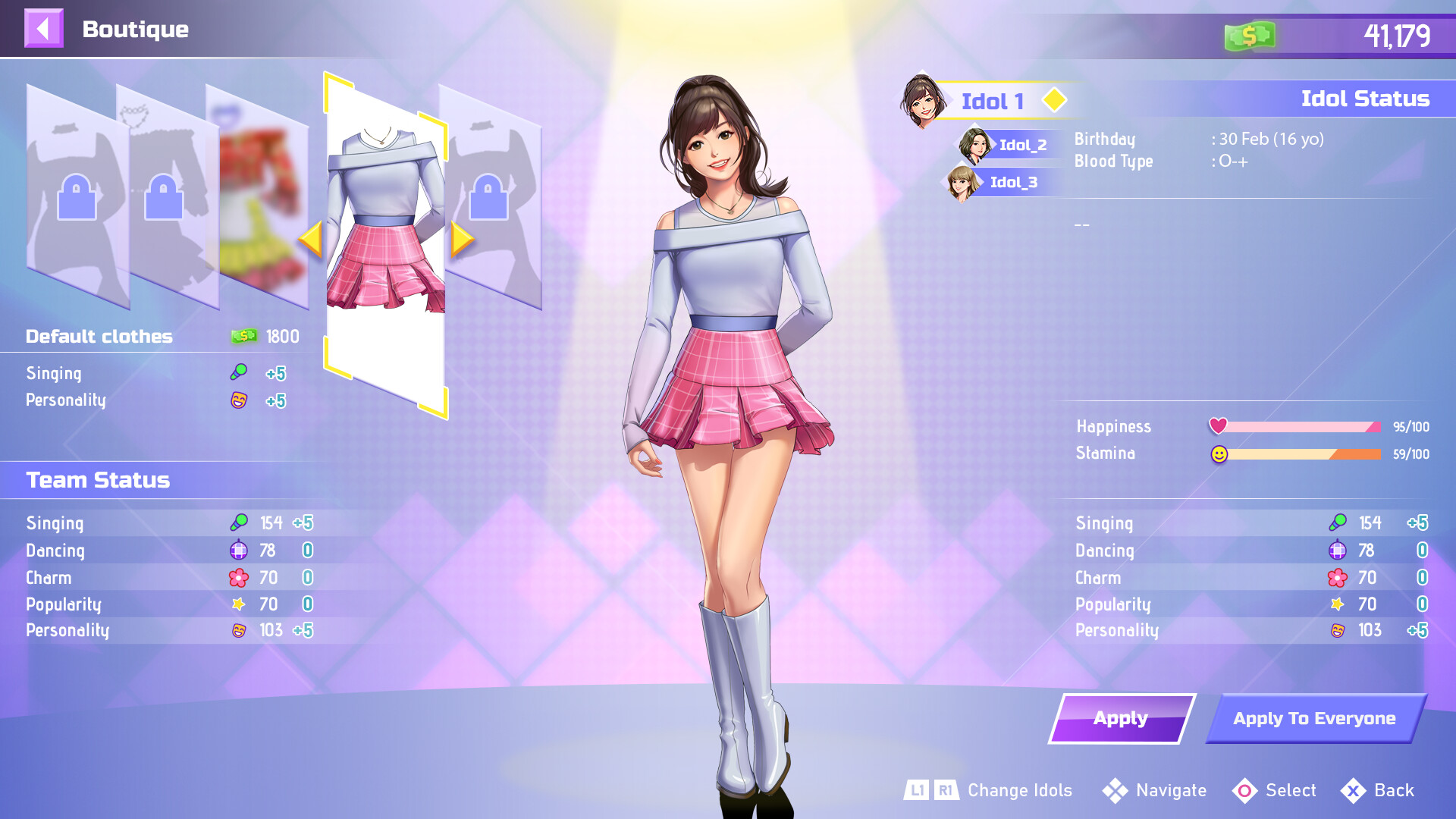Select Apply To Everyone
Image resolution: width=1456 pixels, height=819 pixels.
tap(1313, 718)
